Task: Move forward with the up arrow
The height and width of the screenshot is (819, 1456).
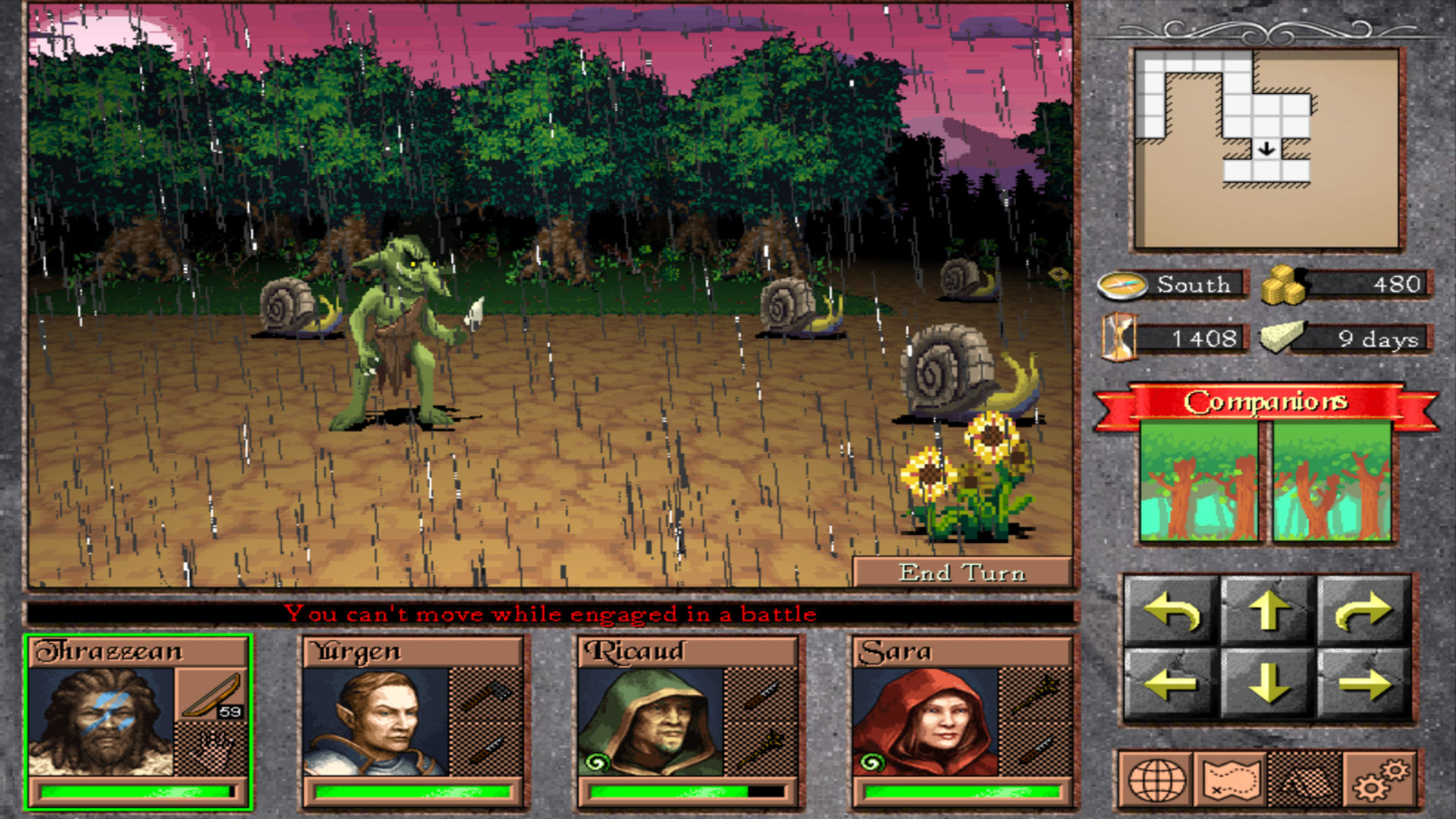Action: pos(1269,611)
